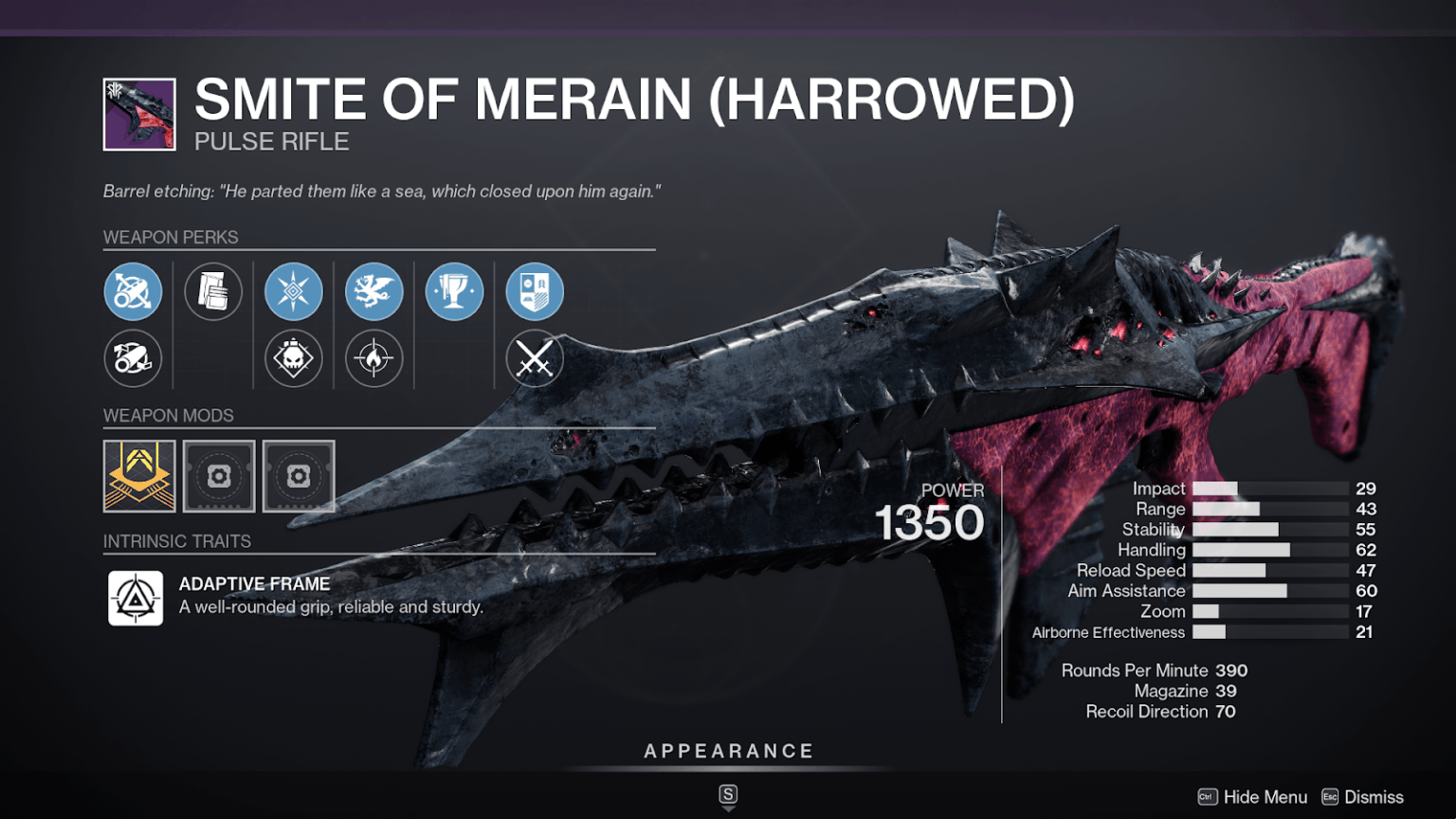Select the first barrel perk icon

(x=134, y=291)
